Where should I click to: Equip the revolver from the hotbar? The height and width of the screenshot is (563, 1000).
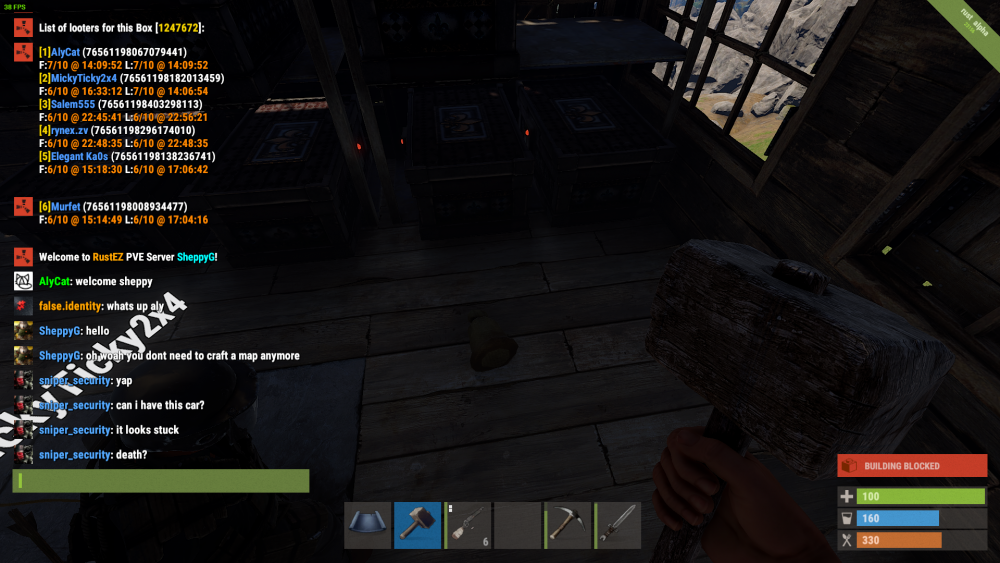(x=467, y=525)
